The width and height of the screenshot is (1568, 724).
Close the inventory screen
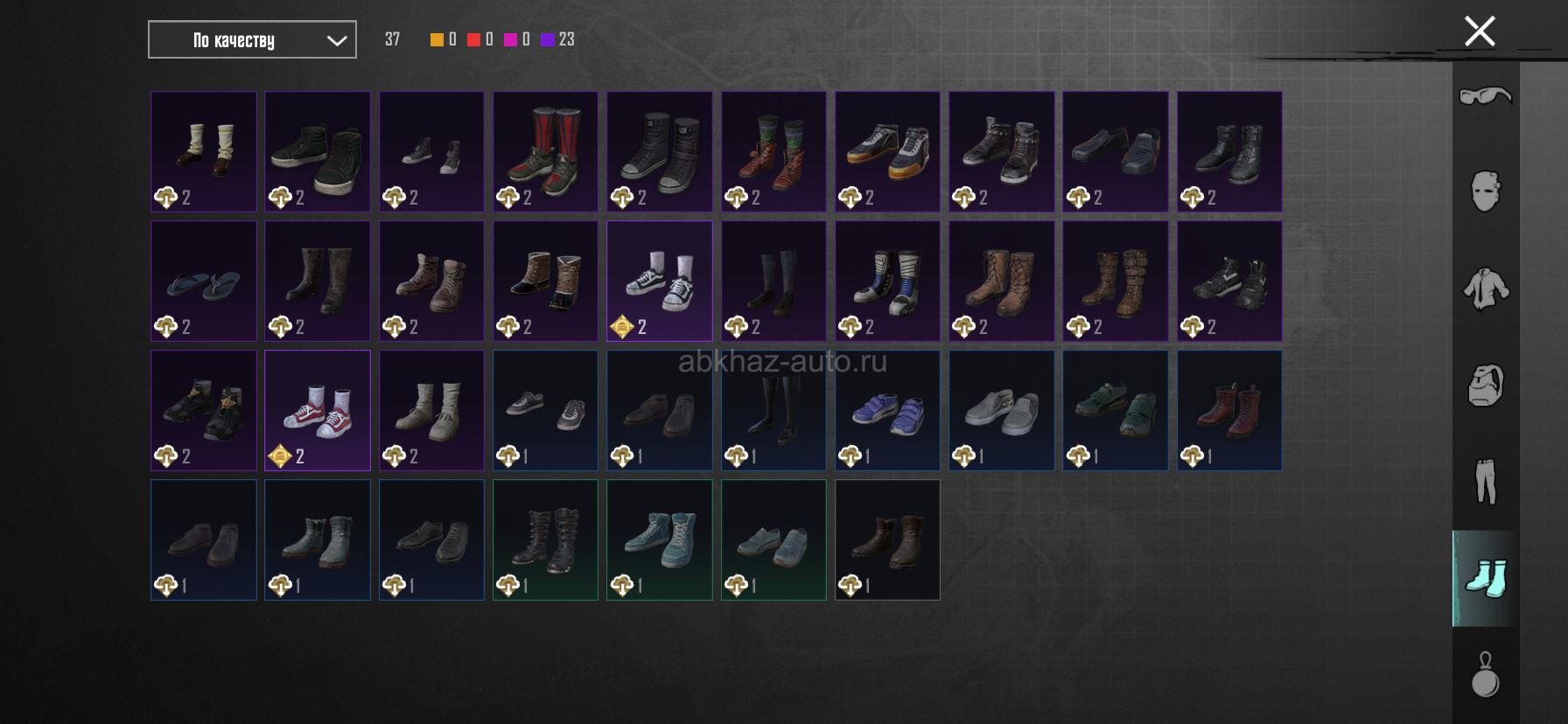(1480, 31)
